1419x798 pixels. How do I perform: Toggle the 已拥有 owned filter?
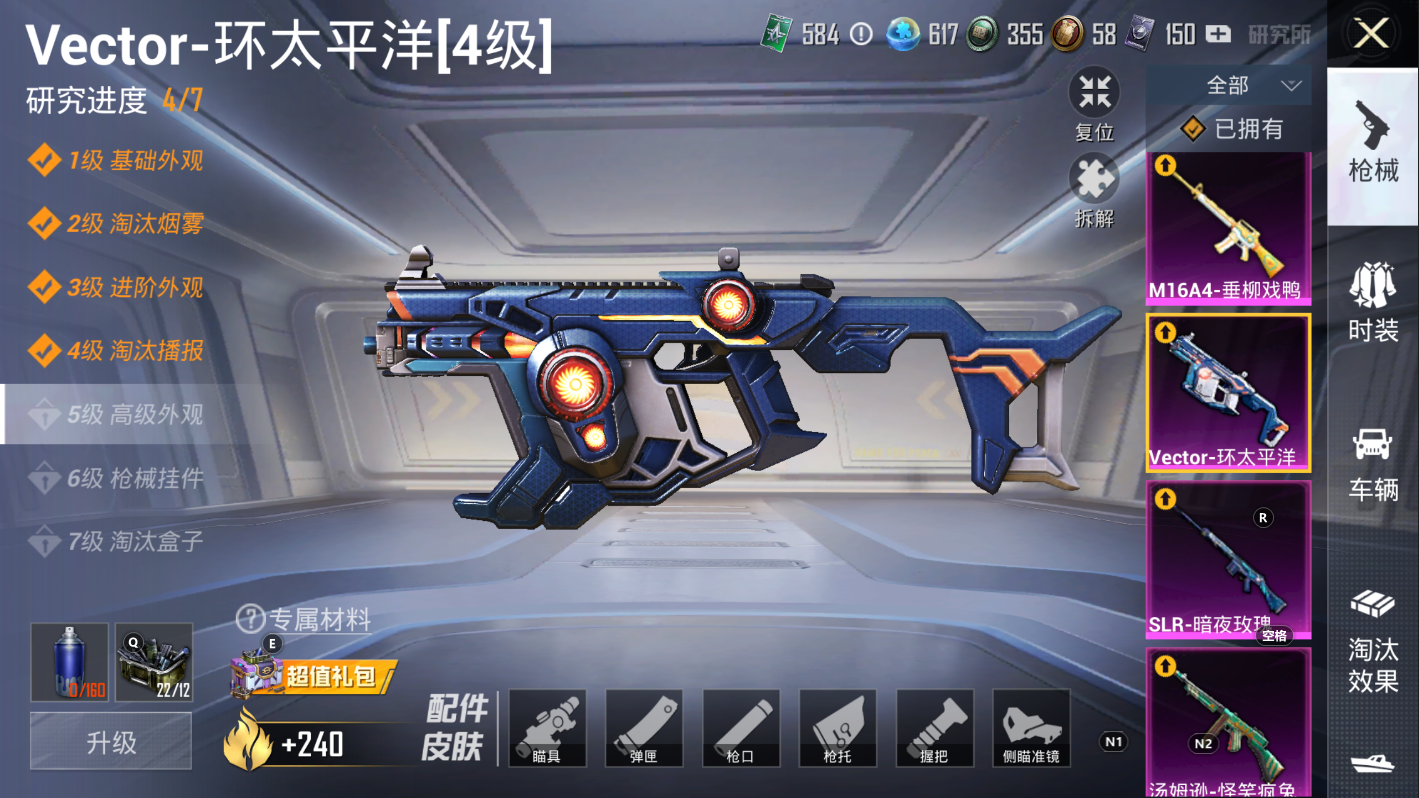click(x=1232, y=129)
